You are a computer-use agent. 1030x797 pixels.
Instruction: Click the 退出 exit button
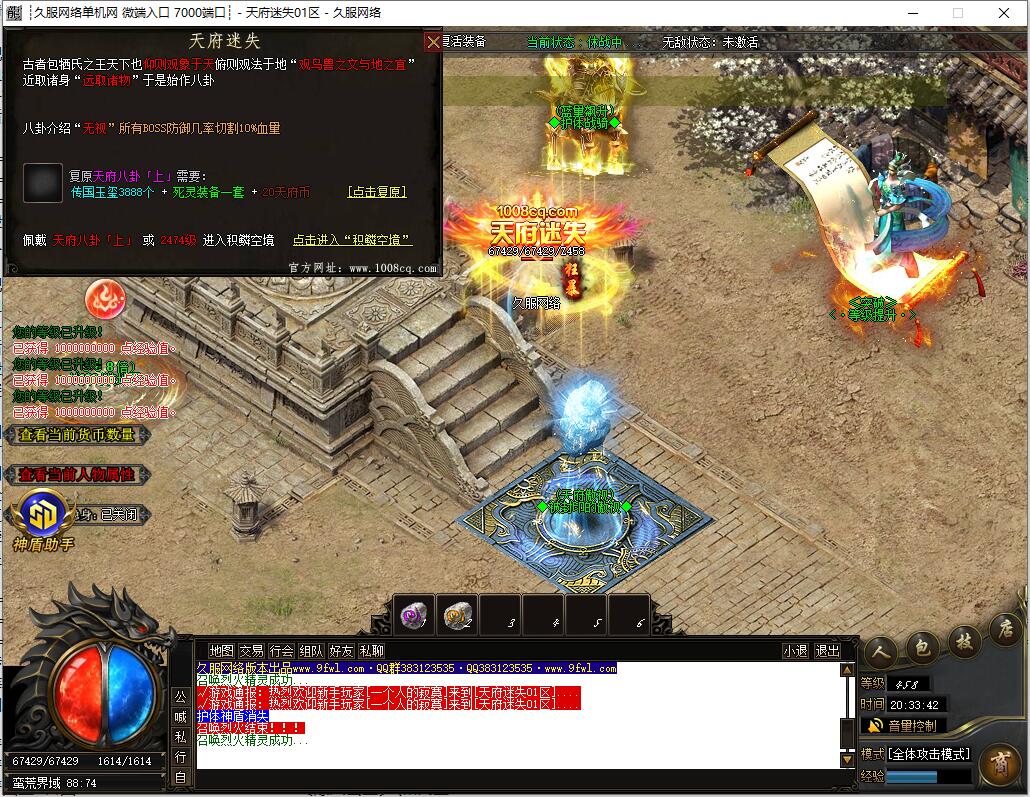pyautogui.click(x=828, y=651)
